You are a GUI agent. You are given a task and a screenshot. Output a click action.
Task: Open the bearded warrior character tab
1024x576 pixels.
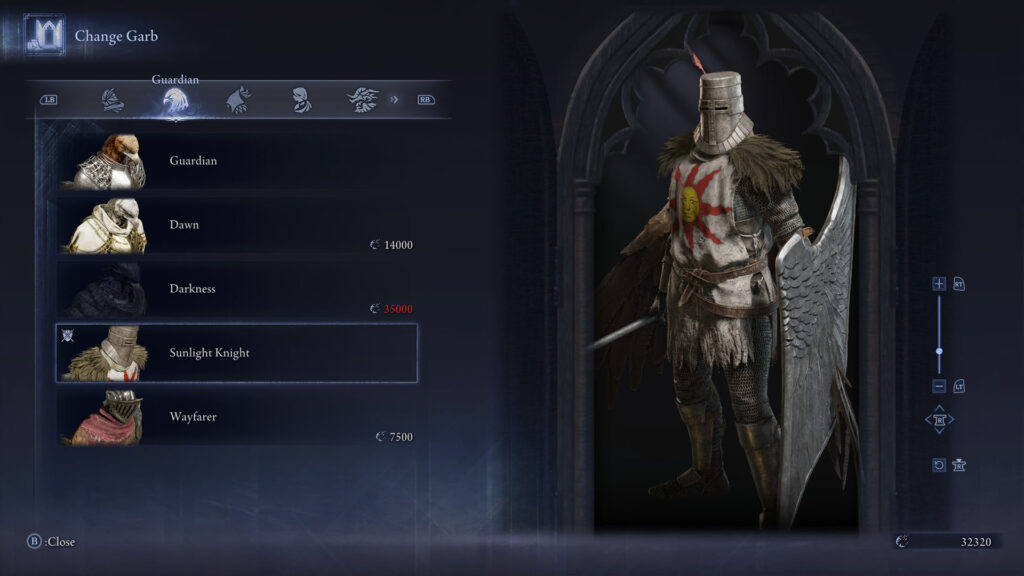(x=361, y=100)
